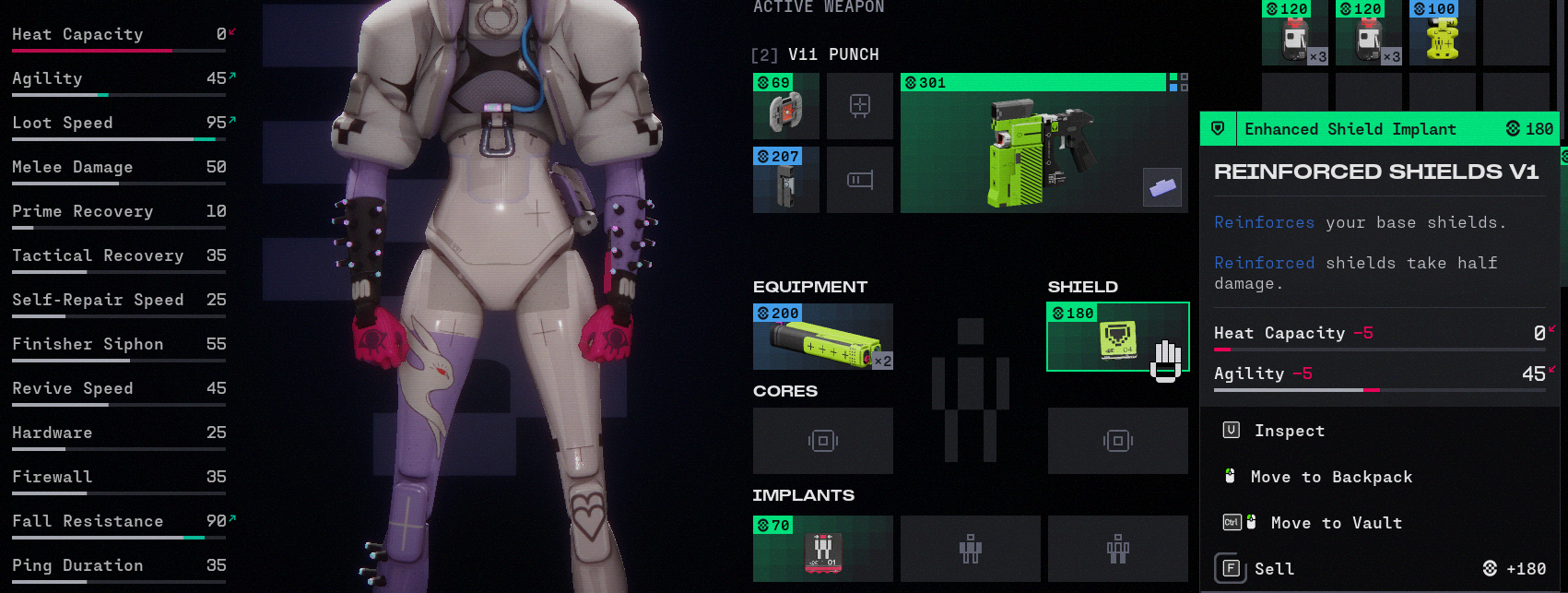Sell the Enhanced Shield Implant
Viewport: 1568px width, 593px height.
[1274, 569]
